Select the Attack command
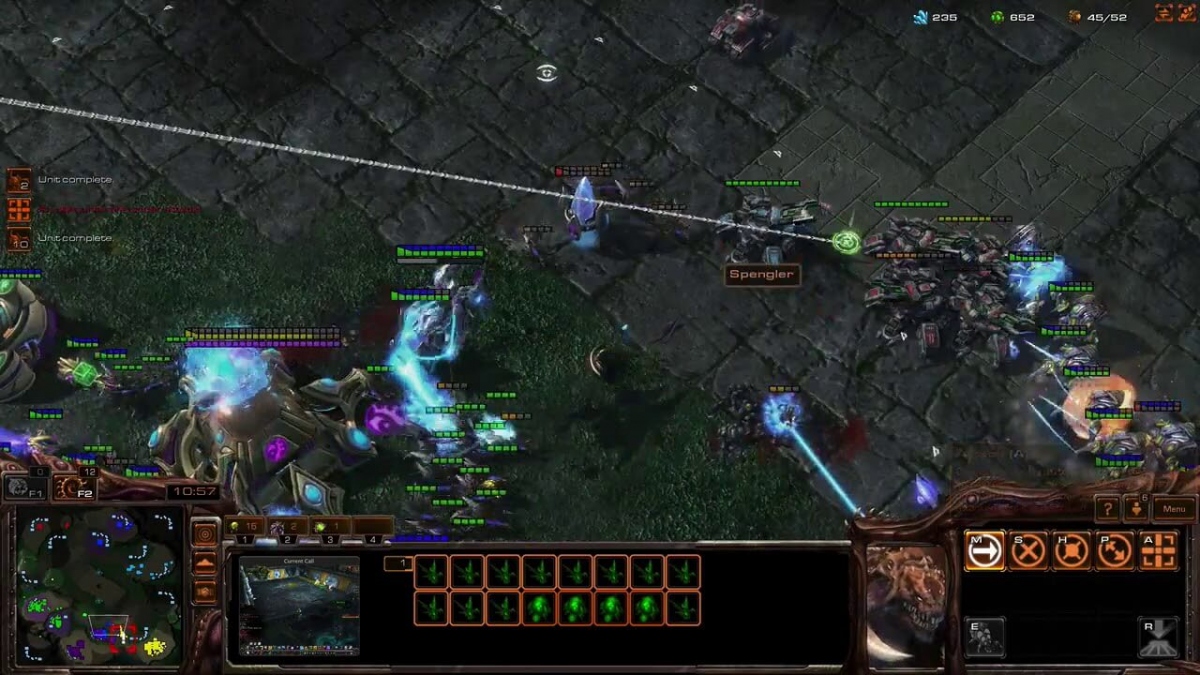This screenshot has height=675, width=1200. coord(1159,551)
